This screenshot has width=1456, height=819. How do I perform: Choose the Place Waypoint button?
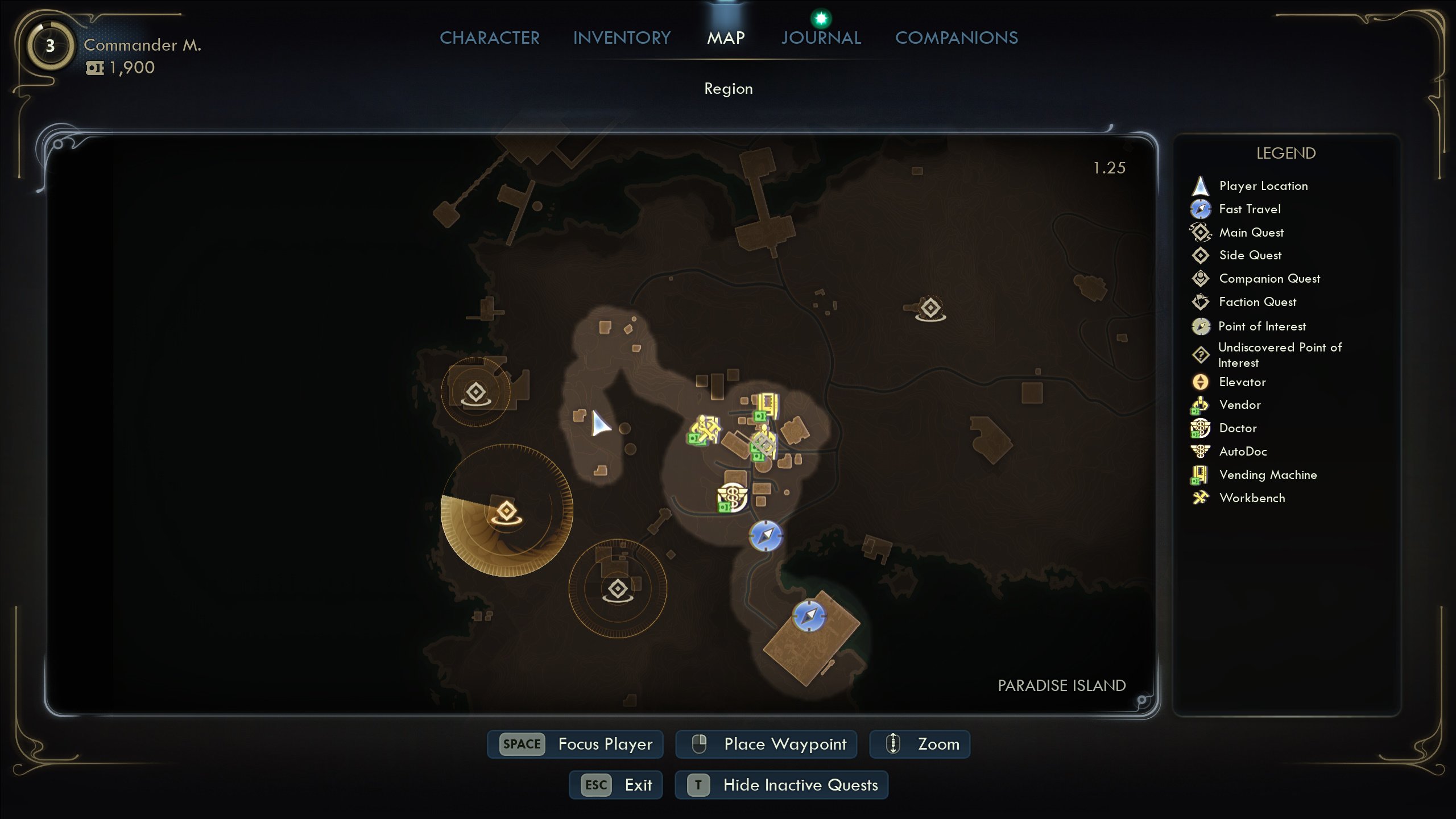click(766, 744)
